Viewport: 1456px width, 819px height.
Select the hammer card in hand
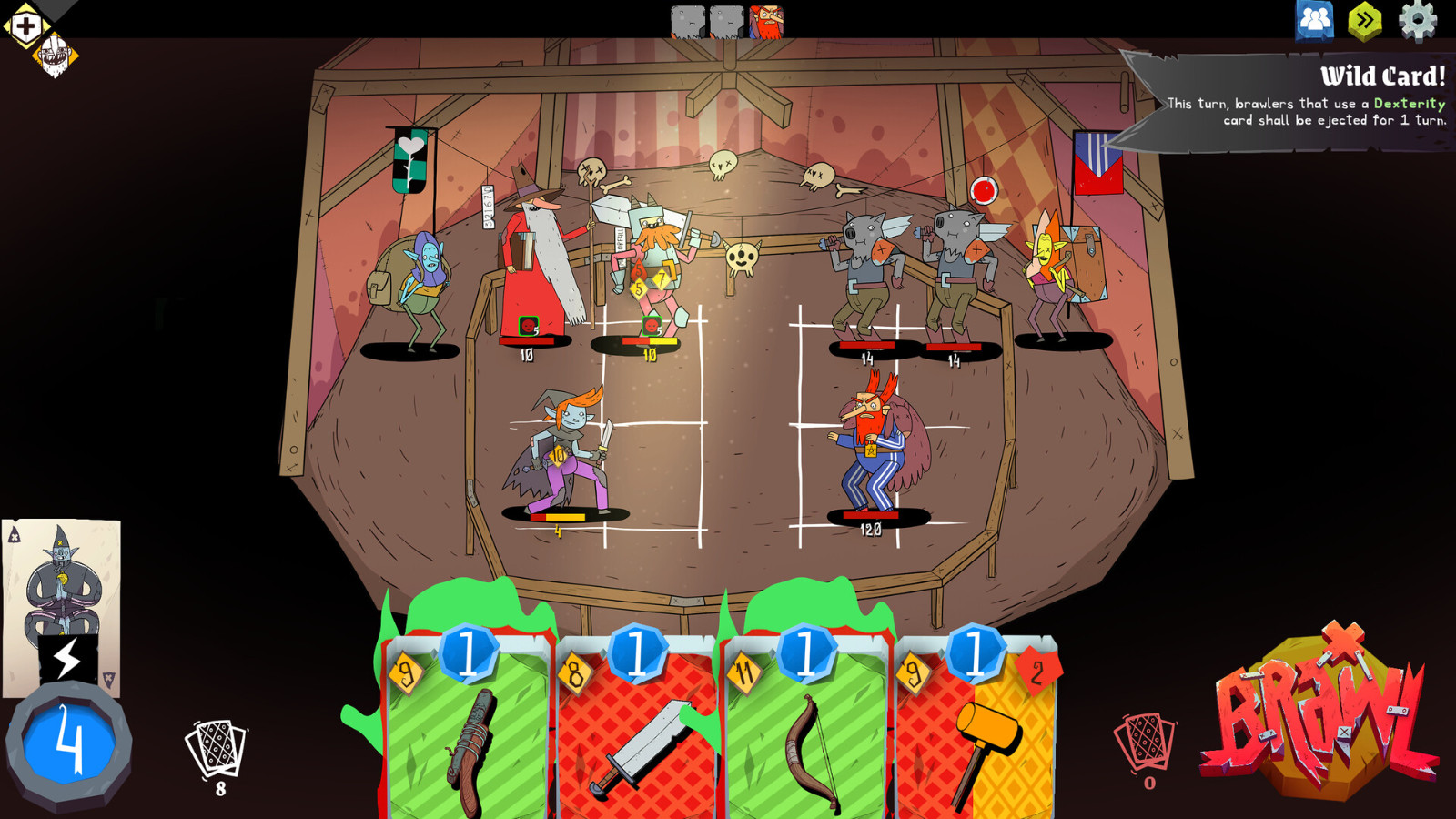pyautogui.click(x=978, y=728)
